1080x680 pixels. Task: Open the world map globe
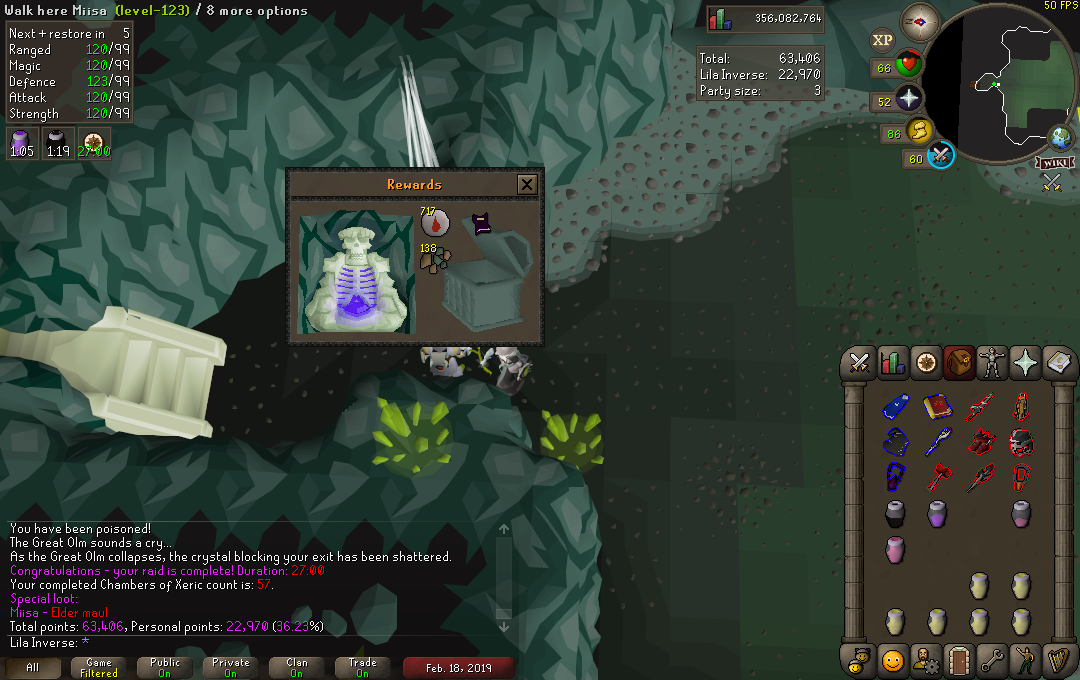point(1060,137)
